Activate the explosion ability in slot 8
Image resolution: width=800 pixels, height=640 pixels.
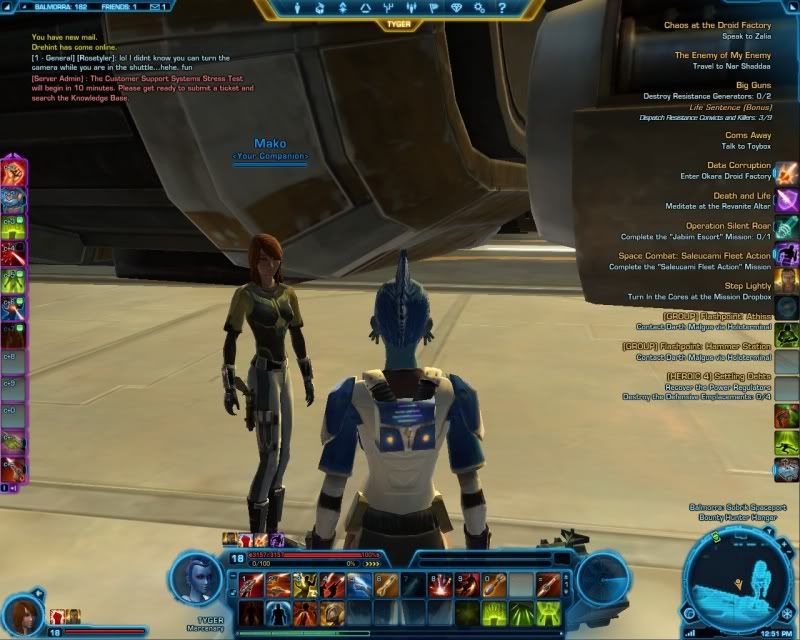click(x=439, y=583)
